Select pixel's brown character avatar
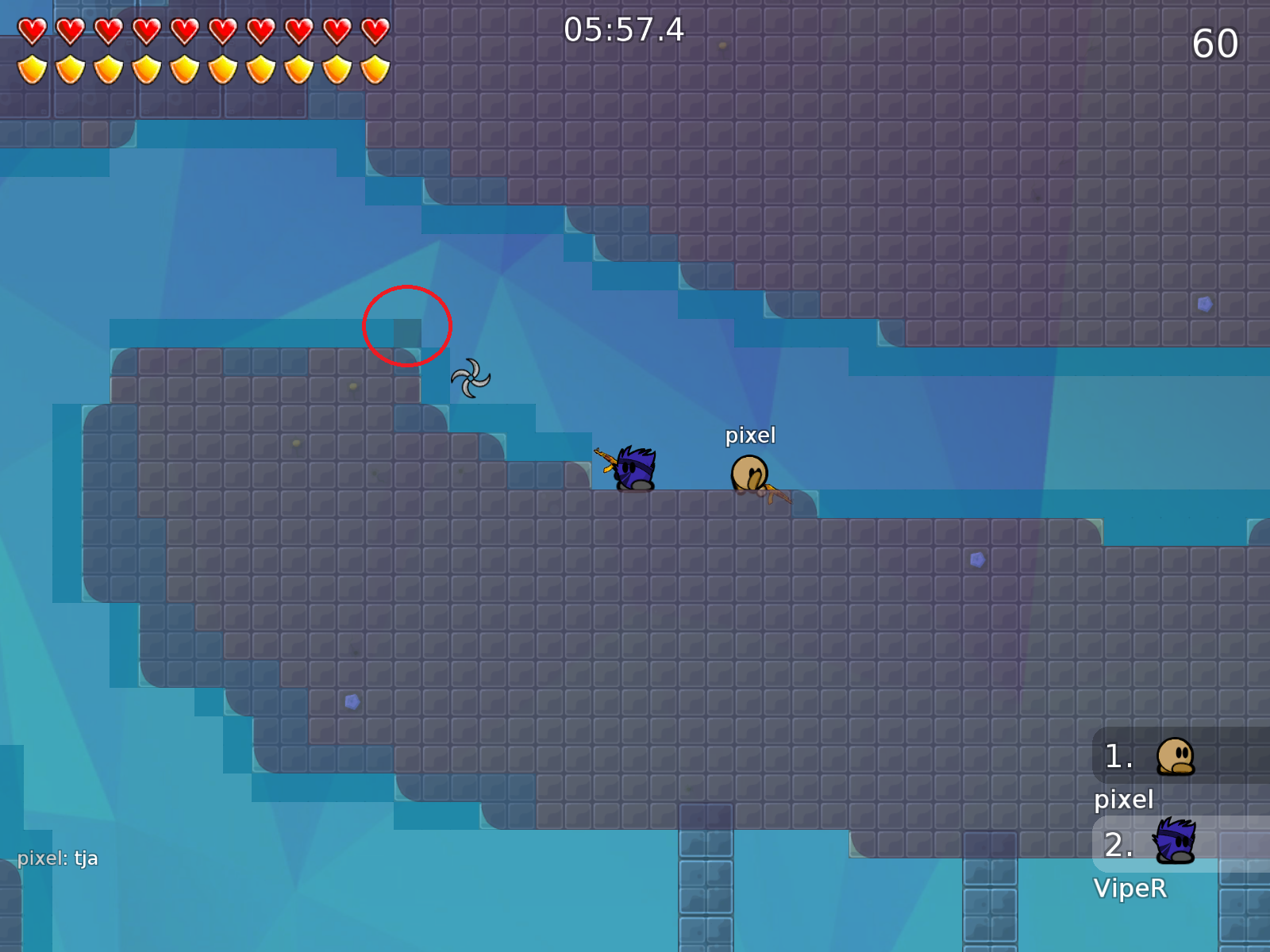The height and width of the screenshot is (952, 1270). [749, 470]
